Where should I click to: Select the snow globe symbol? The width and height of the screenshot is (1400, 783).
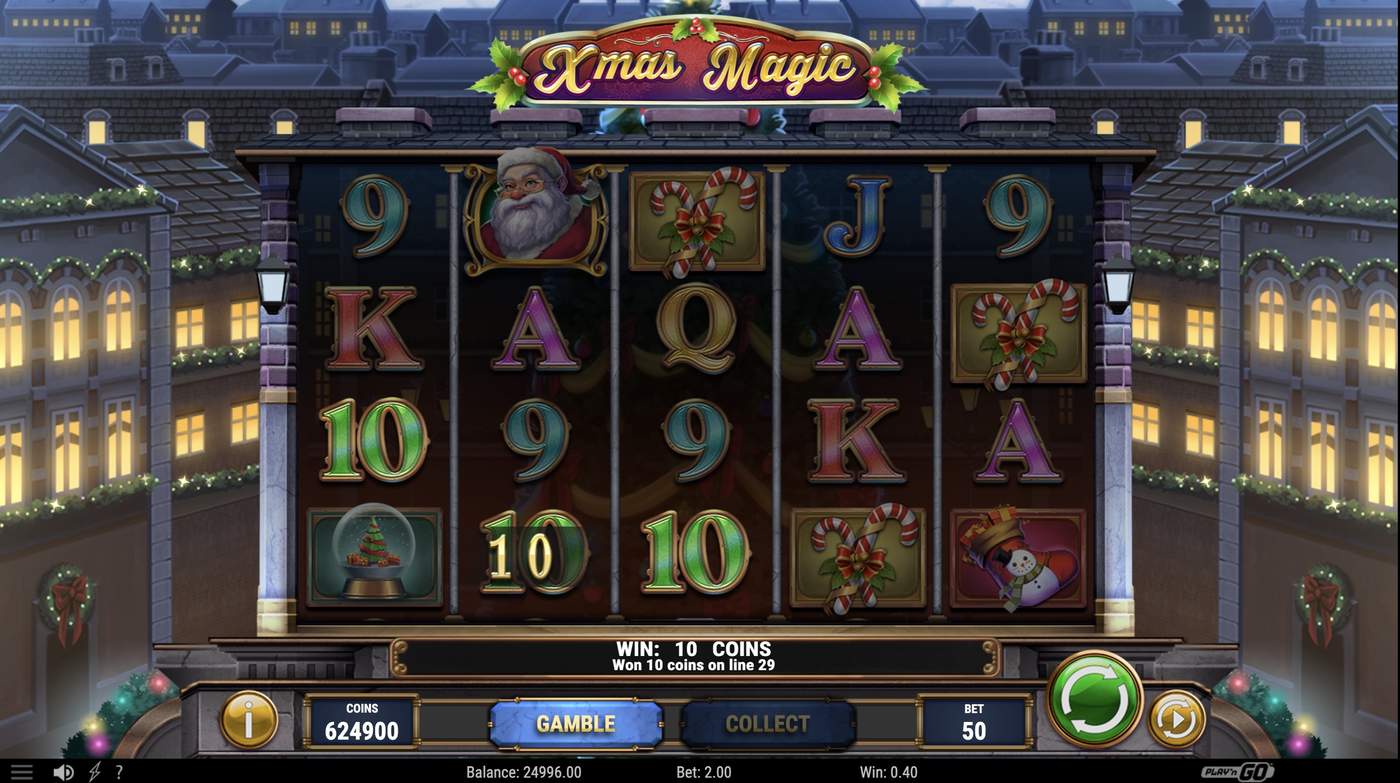click(373, 553)
